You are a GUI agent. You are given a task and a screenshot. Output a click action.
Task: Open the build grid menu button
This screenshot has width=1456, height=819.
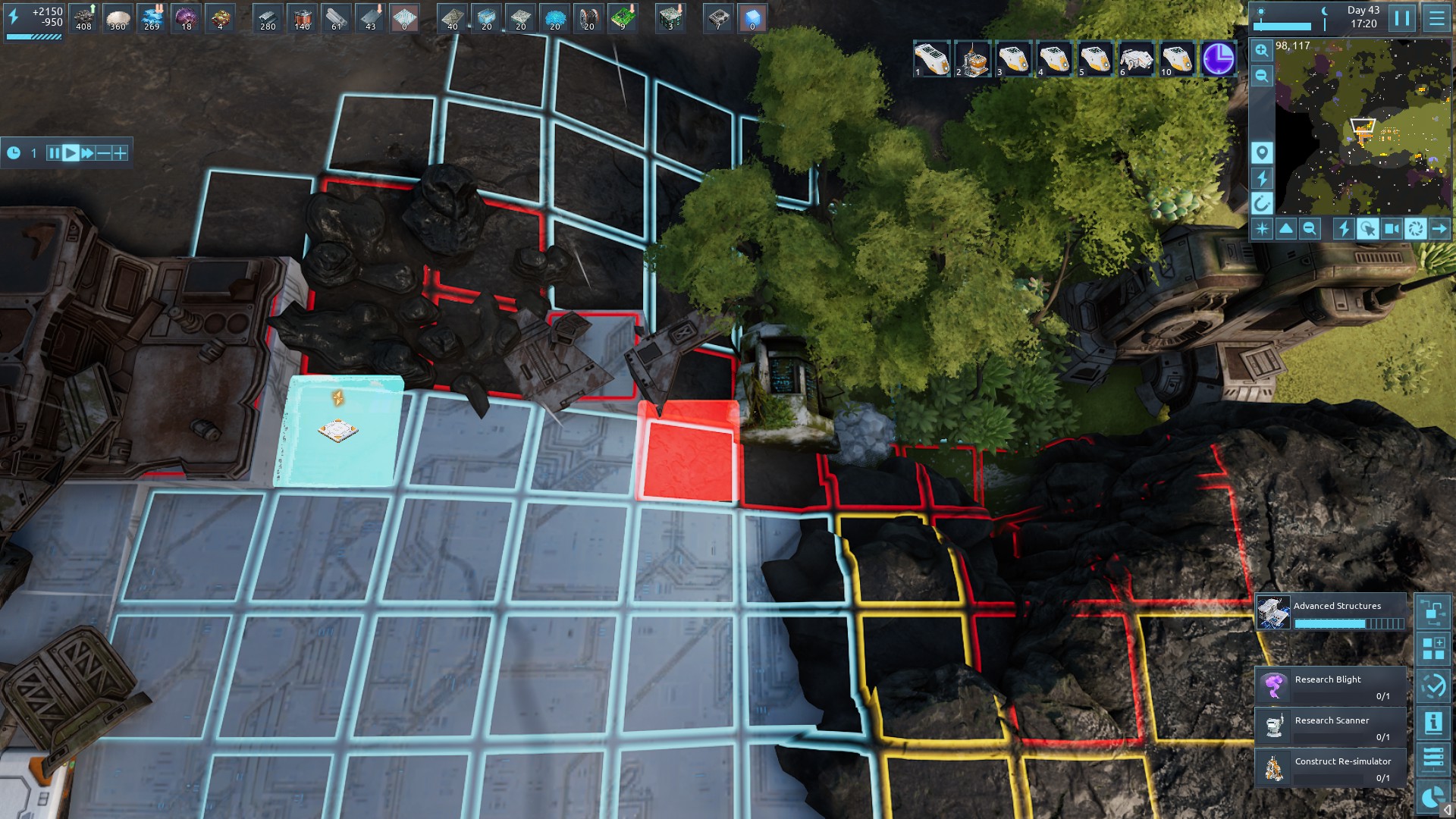[x=1433, y=648]
